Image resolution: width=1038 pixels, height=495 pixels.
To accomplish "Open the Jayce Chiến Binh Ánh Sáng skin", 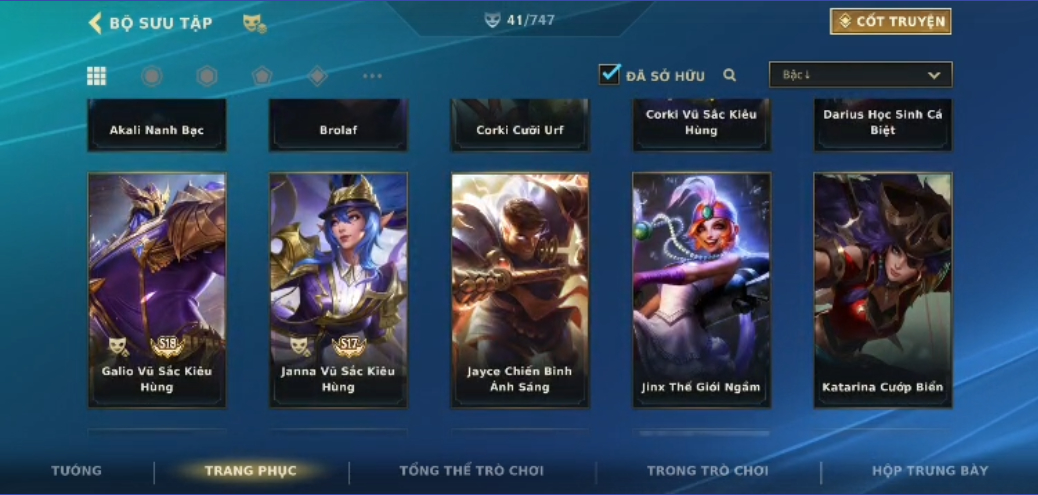I will coord(520,290).
